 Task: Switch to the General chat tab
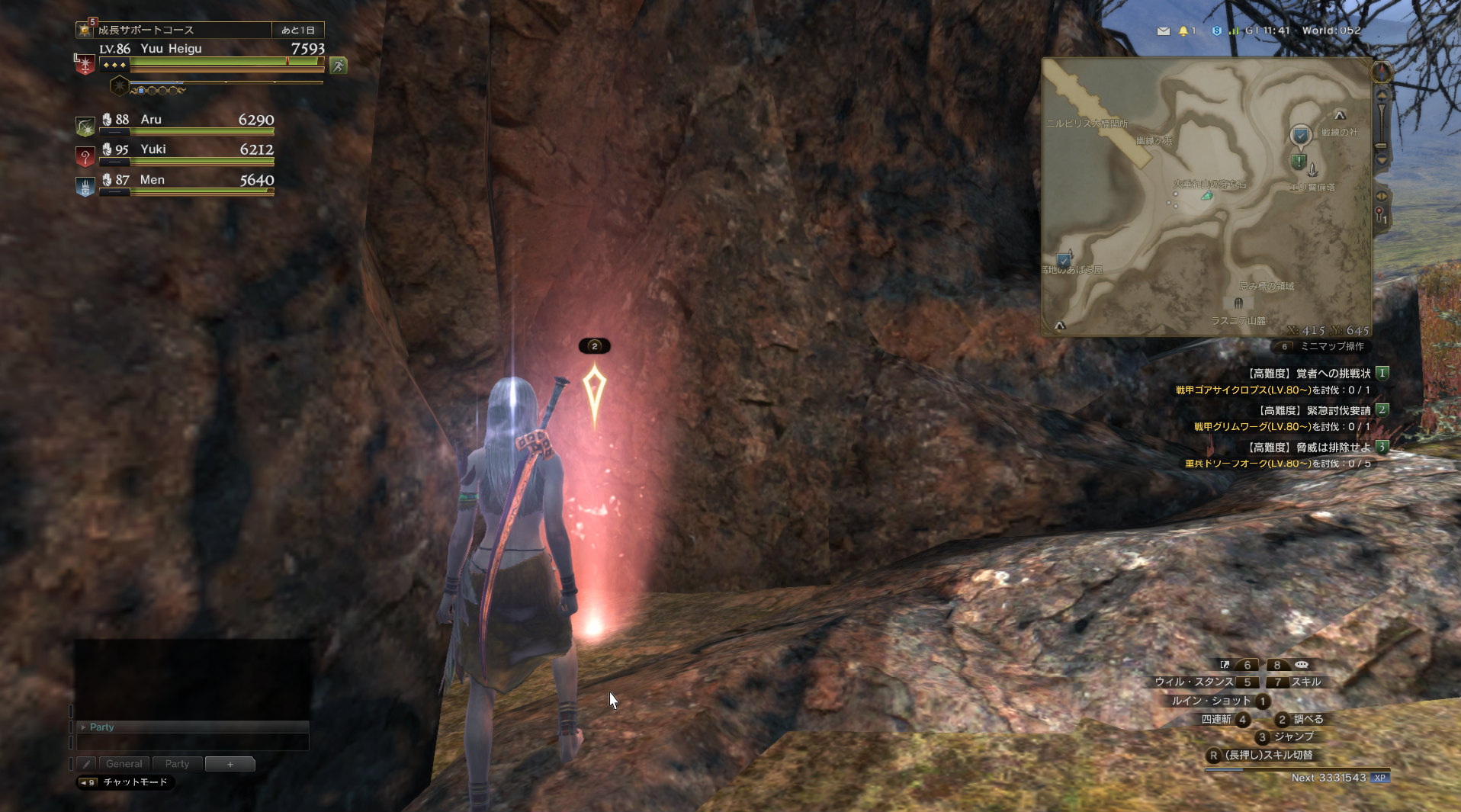pos(124,763)
